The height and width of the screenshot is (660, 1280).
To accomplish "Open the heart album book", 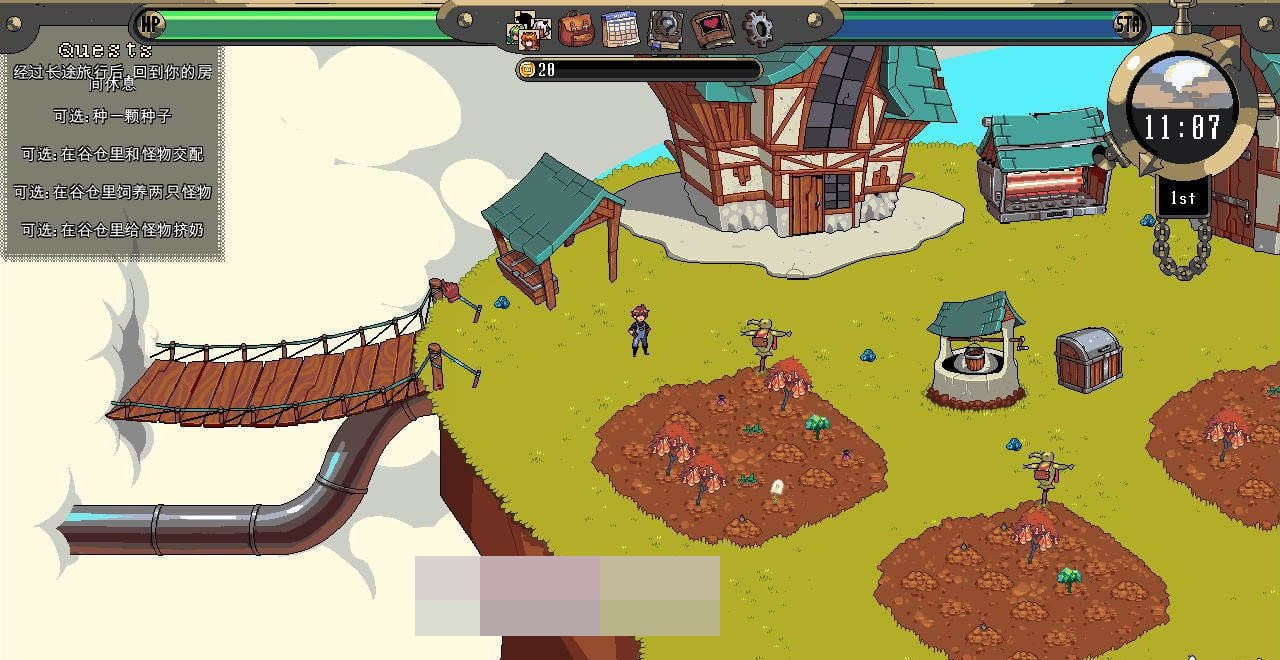I will [x=712, y=29].
